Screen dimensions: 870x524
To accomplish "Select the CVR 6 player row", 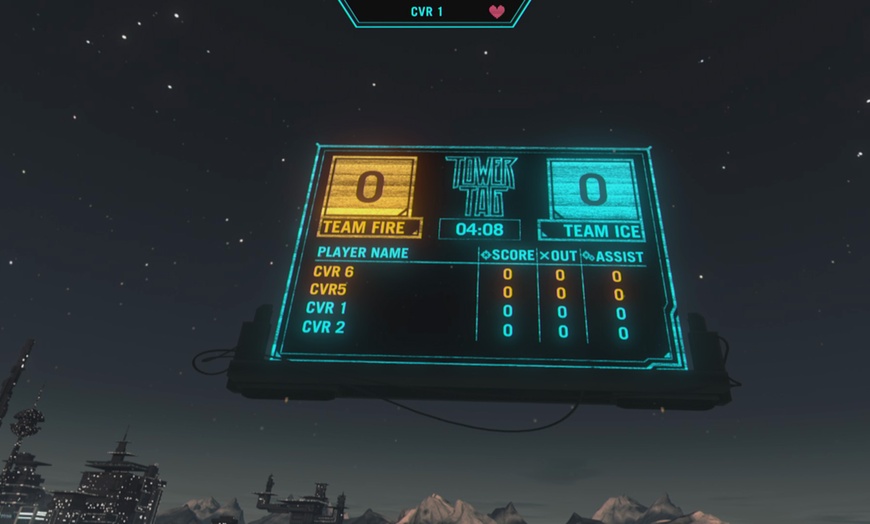I will [x=334, y=272].
